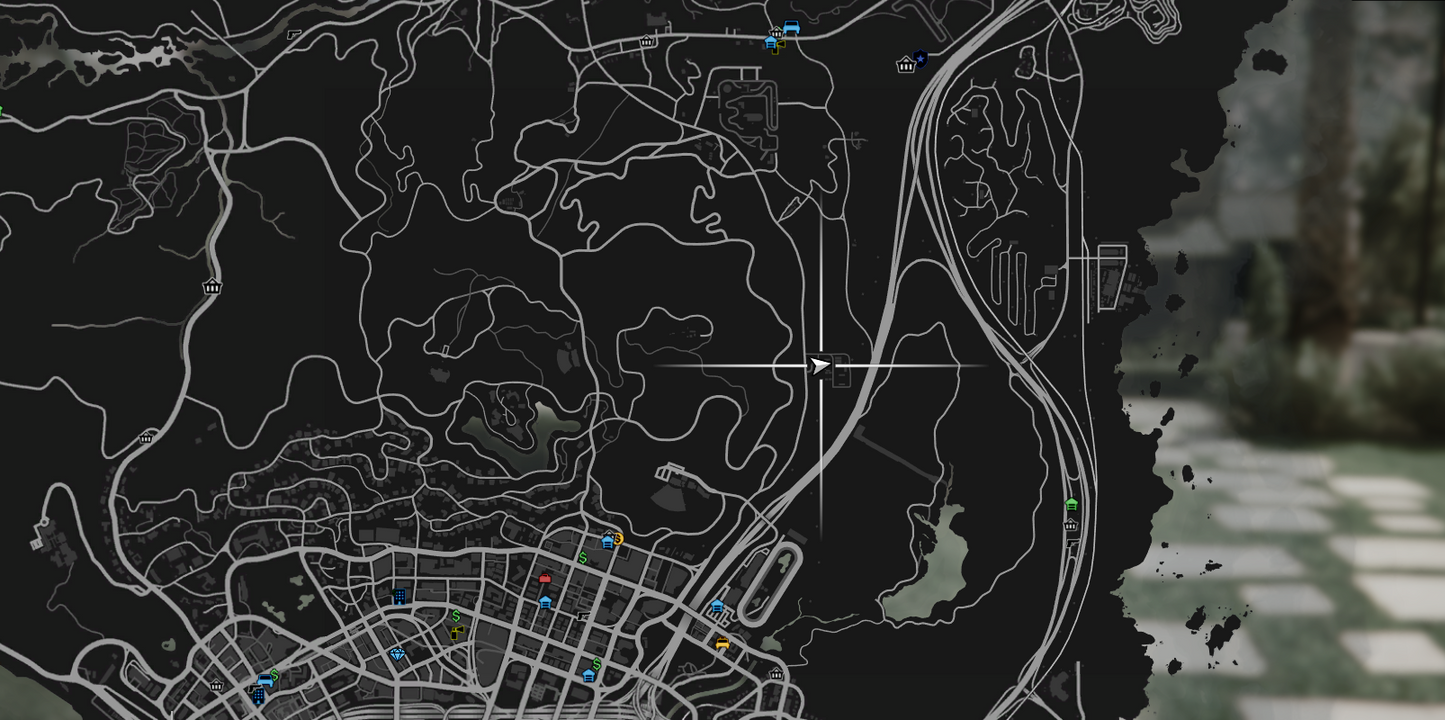Select the green dollar store blip near downtown
This screenshot has width=1445, height=720.
(x=582, y=557)
